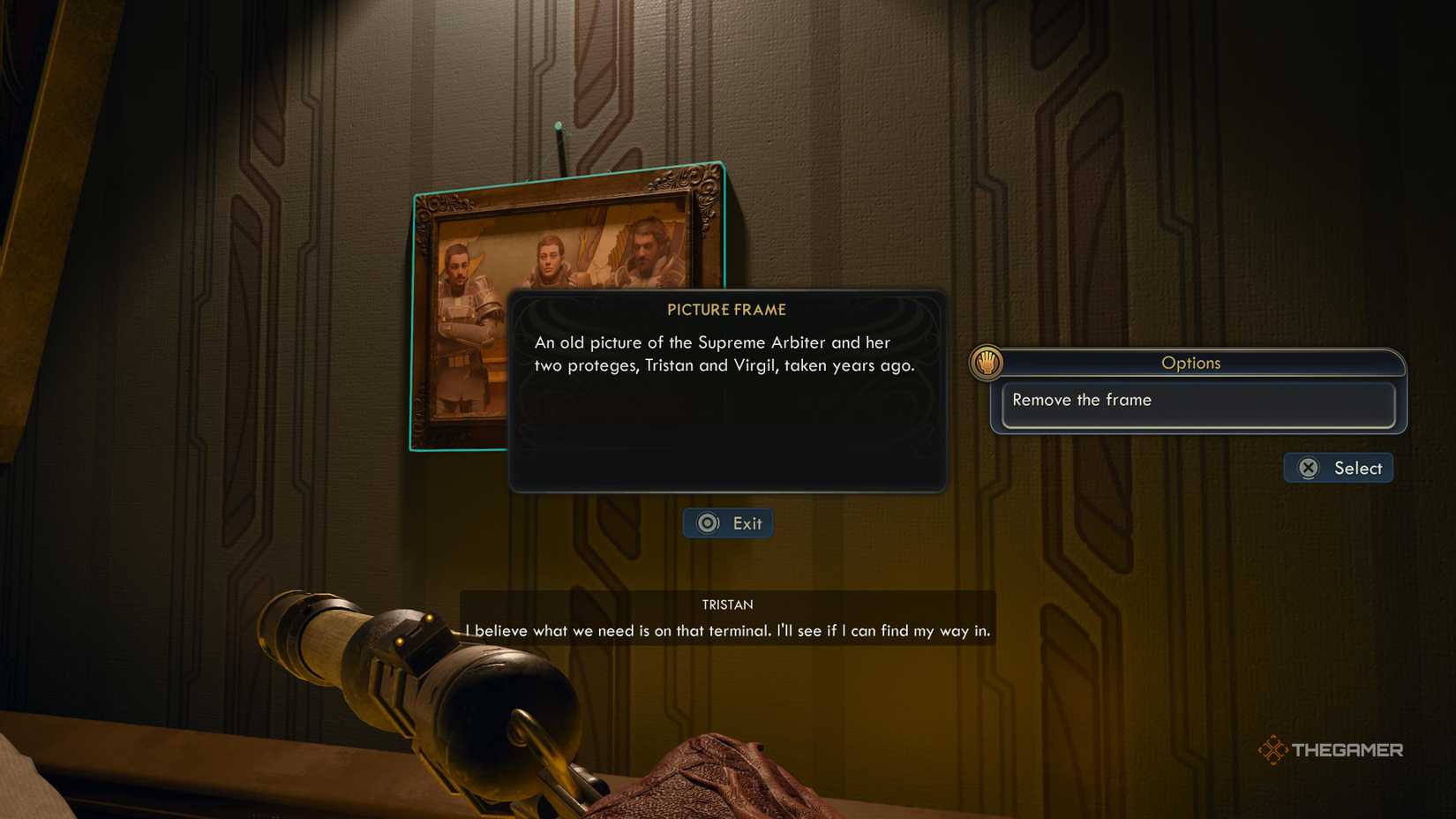Click the Picture Frame title text
The width and height of the screenshot is (1456, 819).
726,310
